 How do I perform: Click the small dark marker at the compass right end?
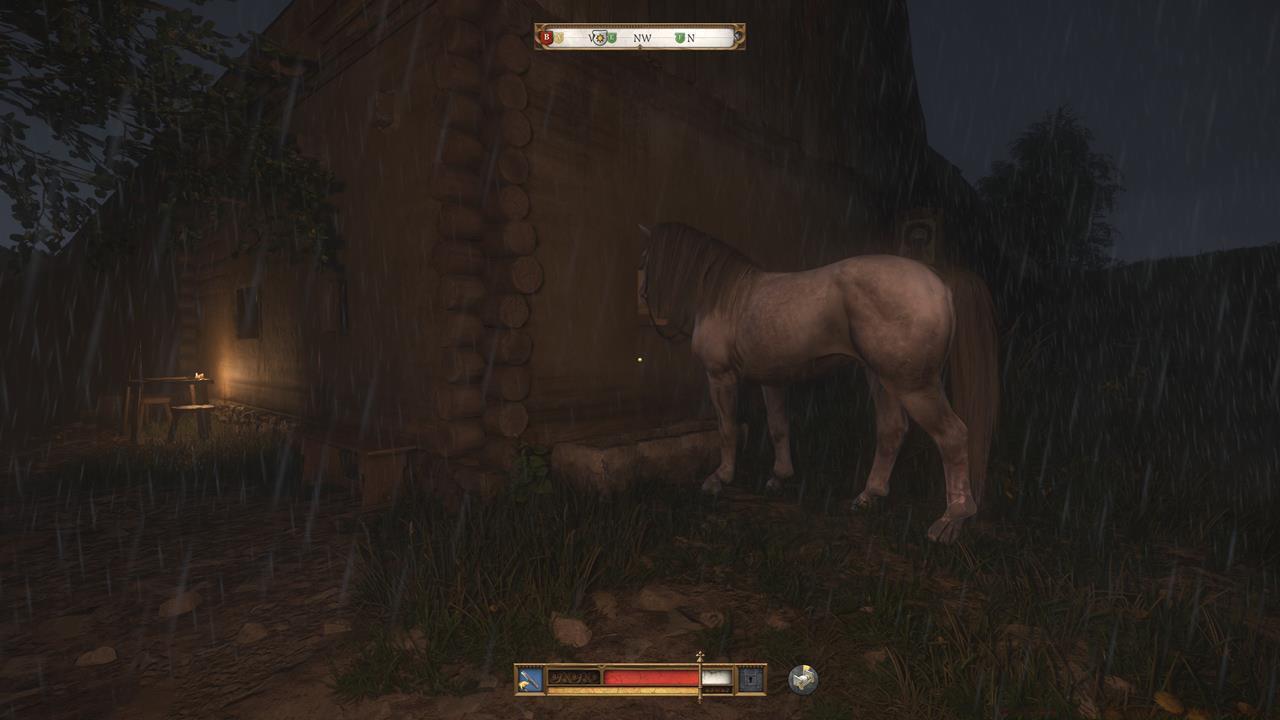(x=736, y=37)
